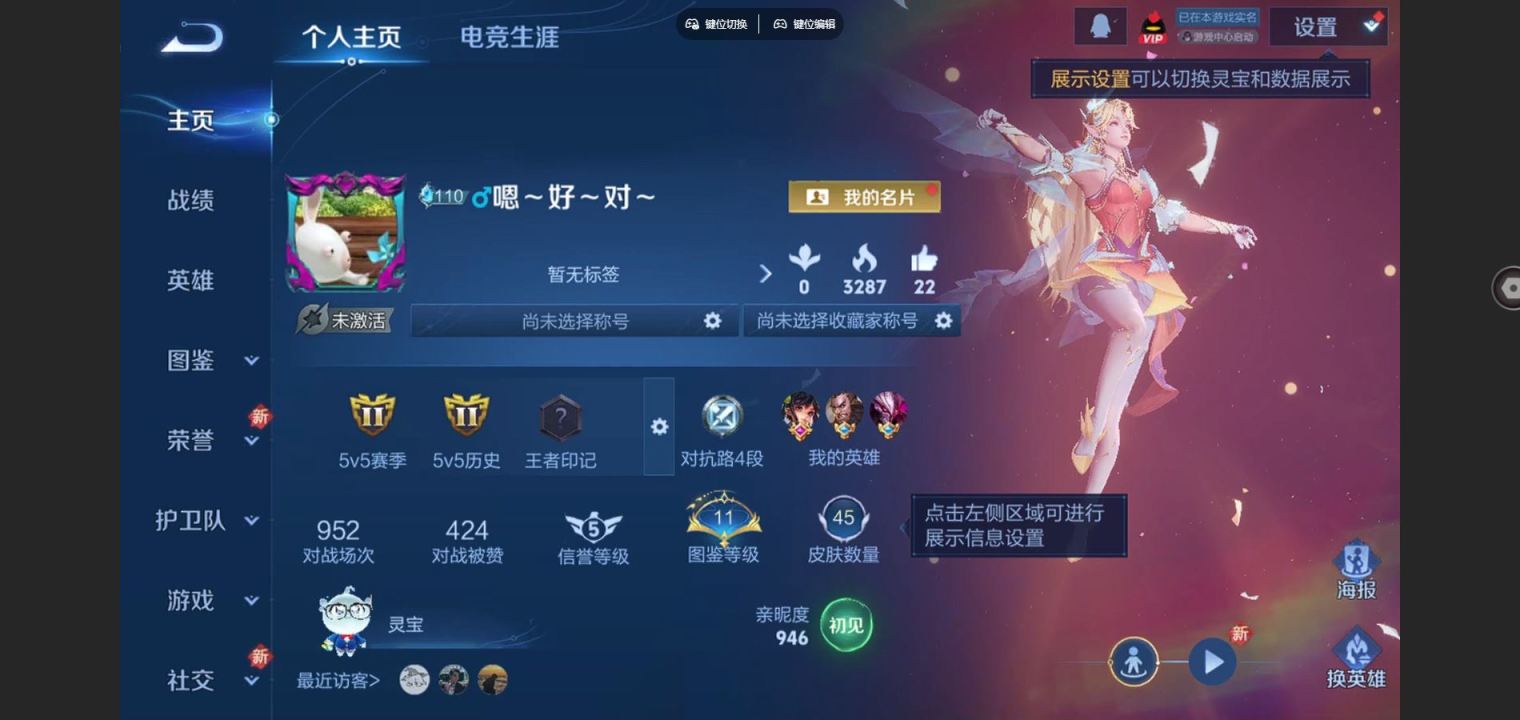Open the 最近访客 visitors link

tap(337, 680)
